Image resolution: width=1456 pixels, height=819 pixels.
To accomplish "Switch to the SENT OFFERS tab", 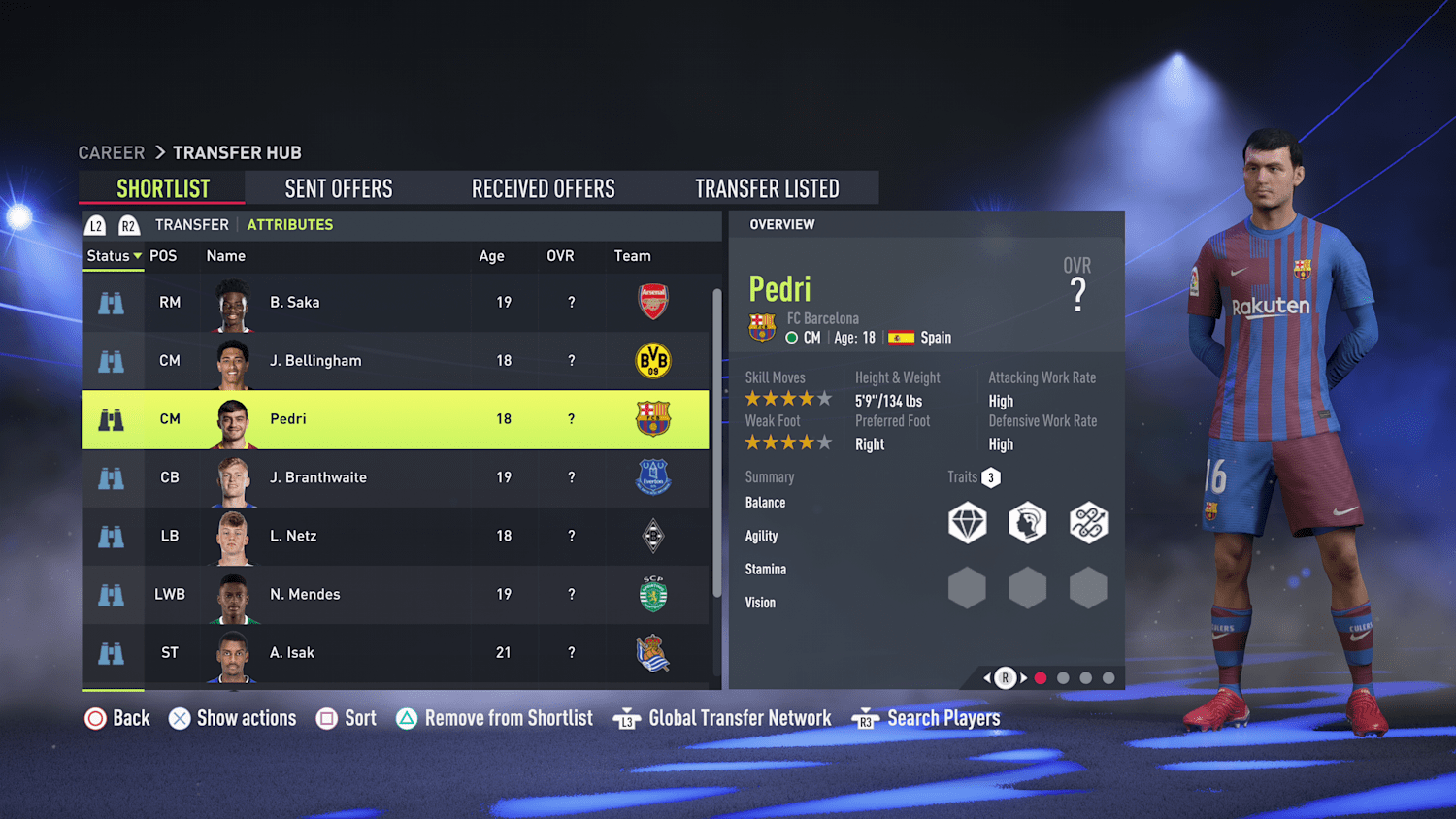I will 338,187.
